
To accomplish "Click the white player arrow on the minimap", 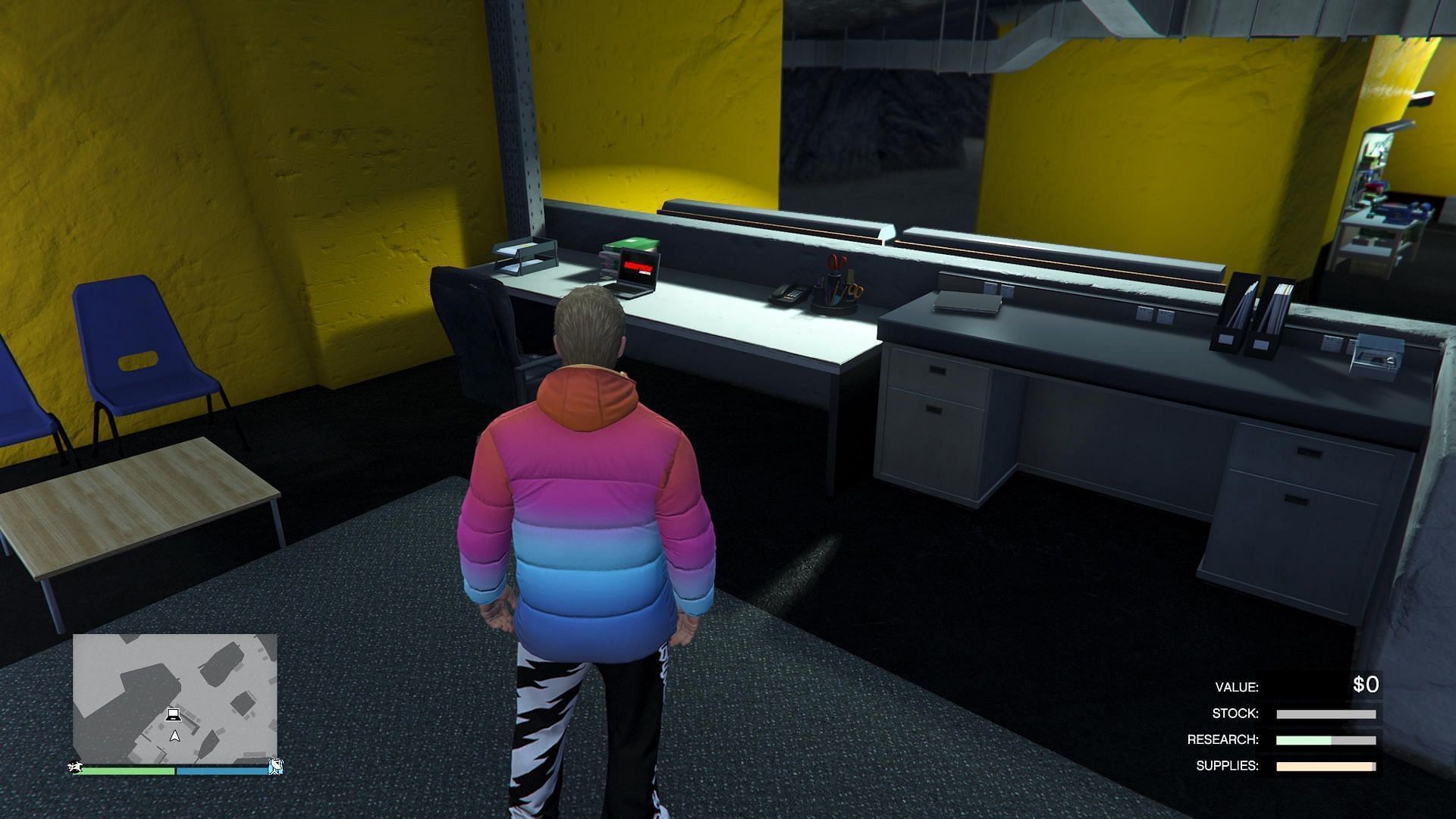I will (174, 736).
